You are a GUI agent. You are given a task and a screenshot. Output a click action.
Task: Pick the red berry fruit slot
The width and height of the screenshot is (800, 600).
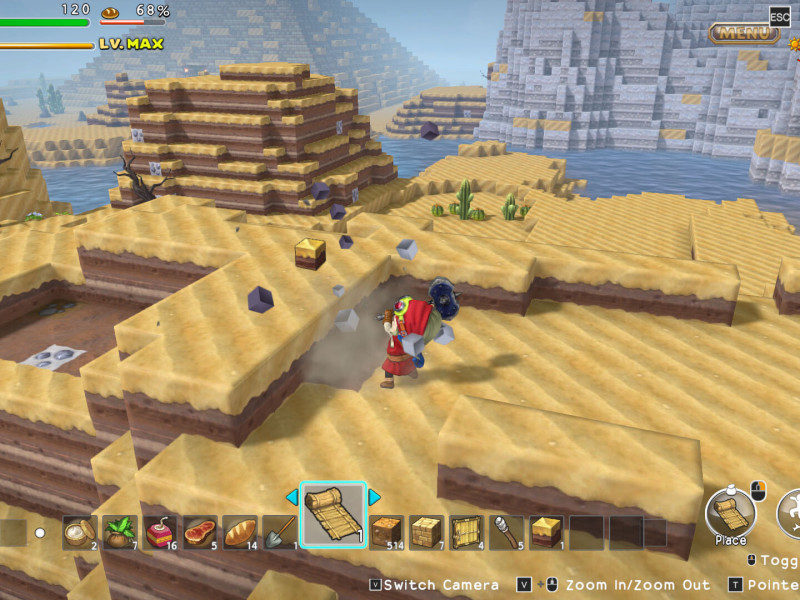click(160, 531)
